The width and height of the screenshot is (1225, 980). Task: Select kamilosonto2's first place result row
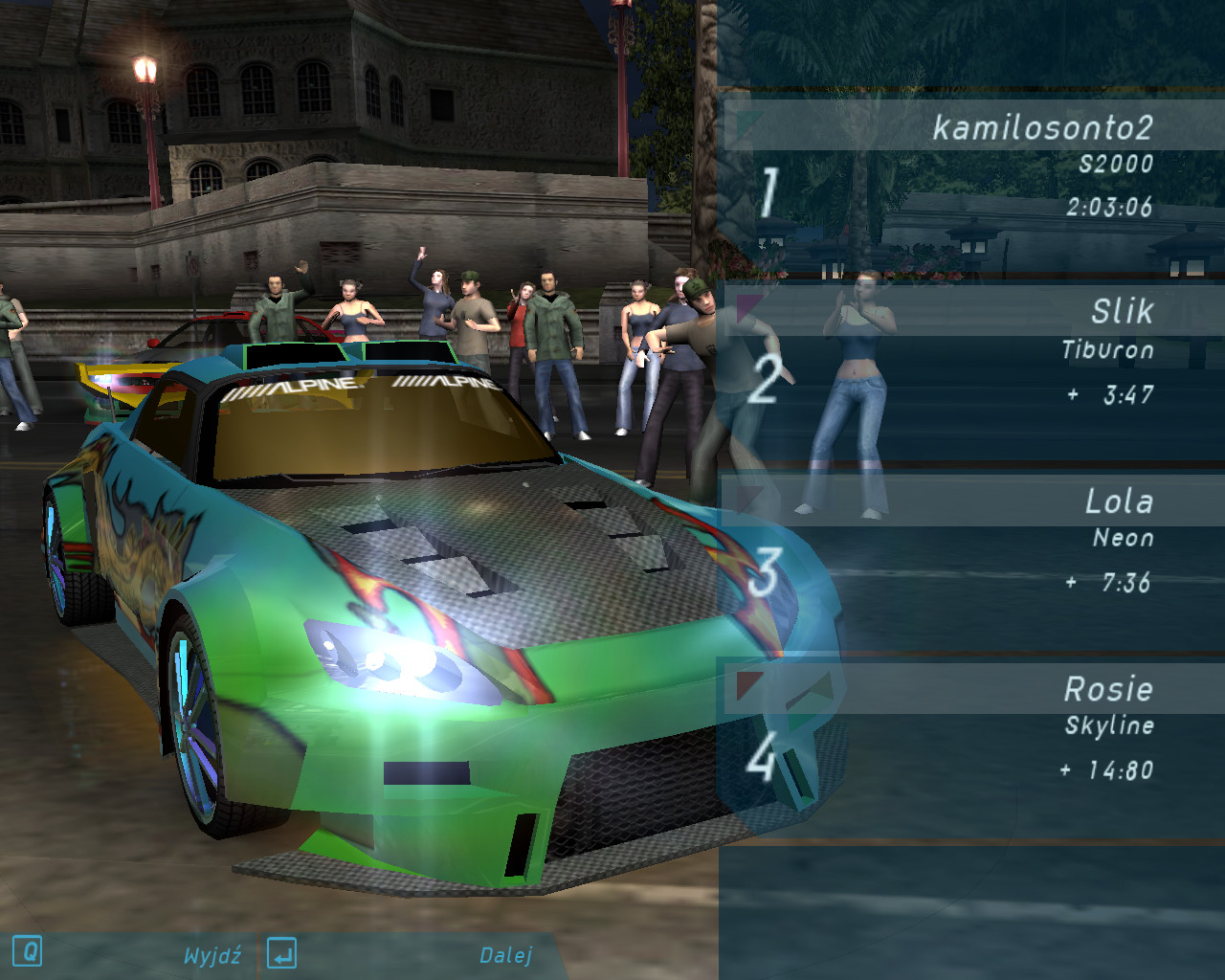click(971, 167)
